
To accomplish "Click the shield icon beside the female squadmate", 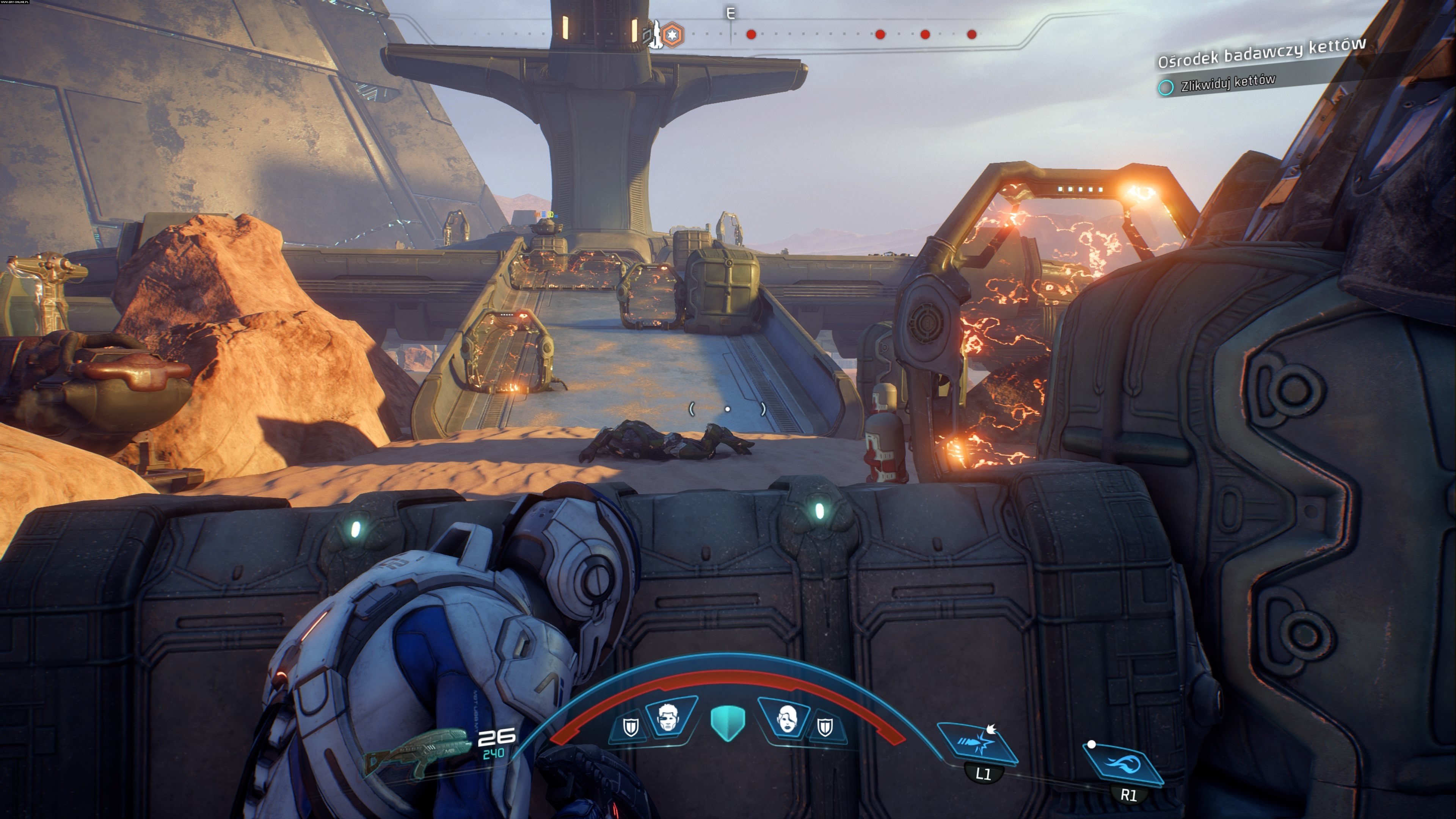I will pyautogui.click(x=825, y=727).
